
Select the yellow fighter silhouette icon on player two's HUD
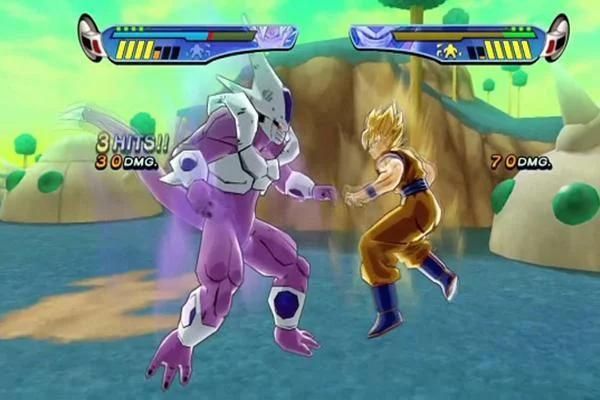tap(450, 51)
